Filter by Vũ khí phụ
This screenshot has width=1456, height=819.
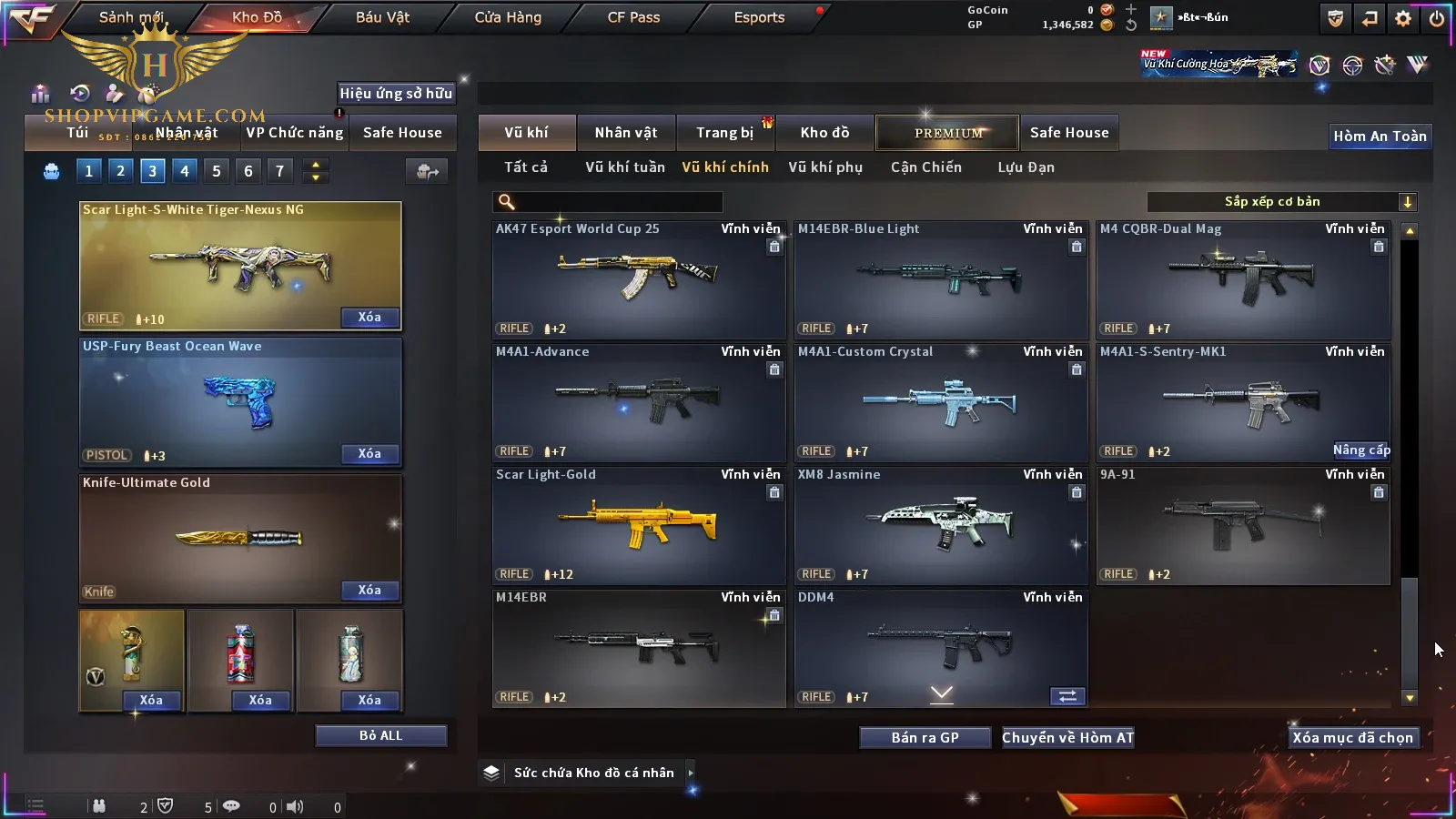825,167
